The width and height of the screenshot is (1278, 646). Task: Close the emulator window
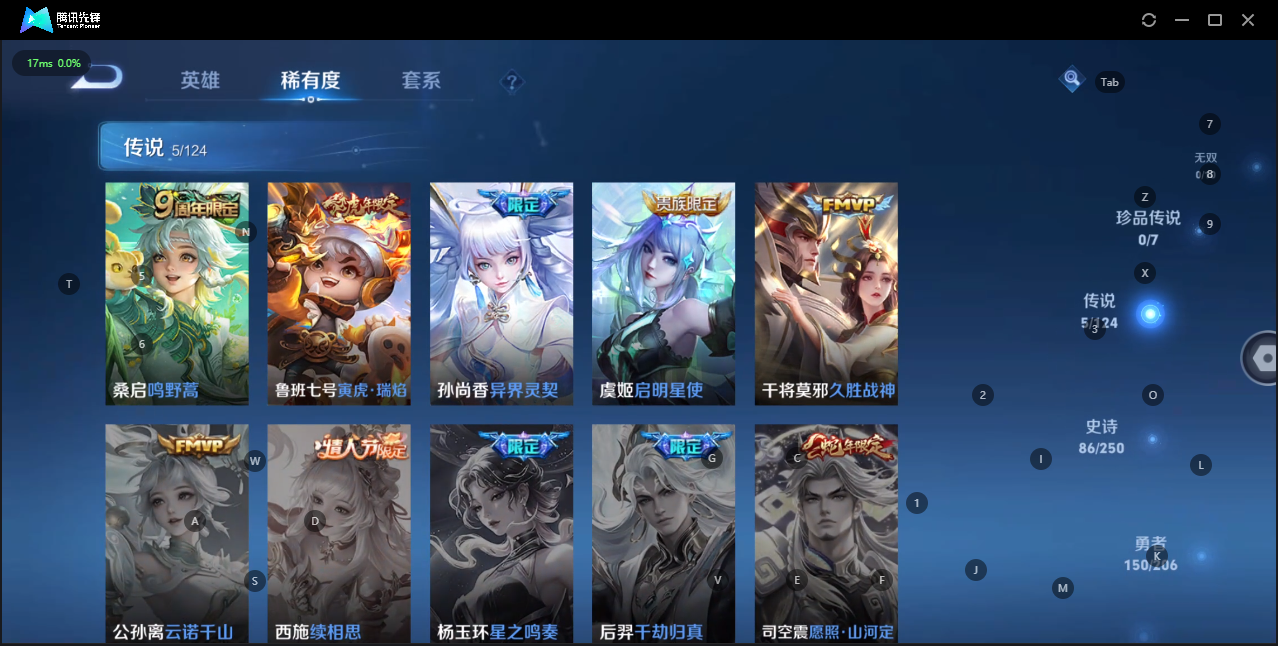1248,20
